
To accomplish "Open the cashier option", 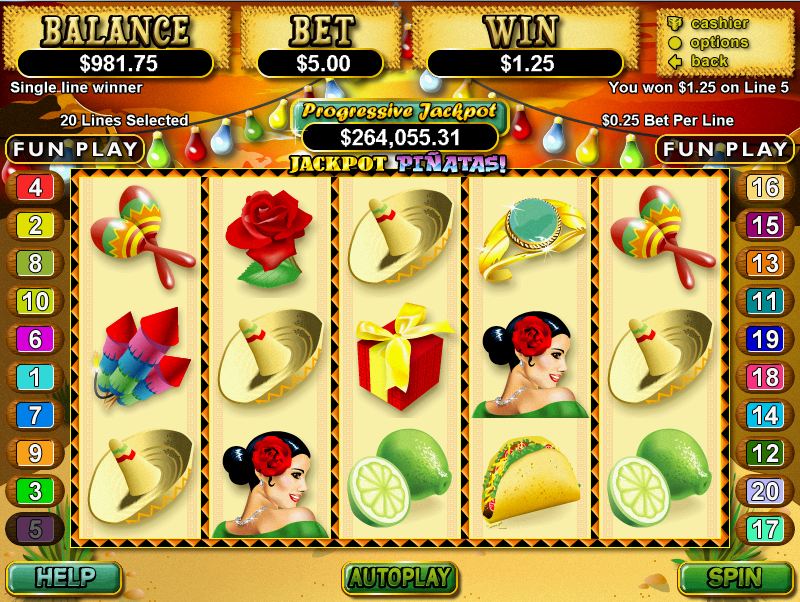I will [x=718, y=23].
